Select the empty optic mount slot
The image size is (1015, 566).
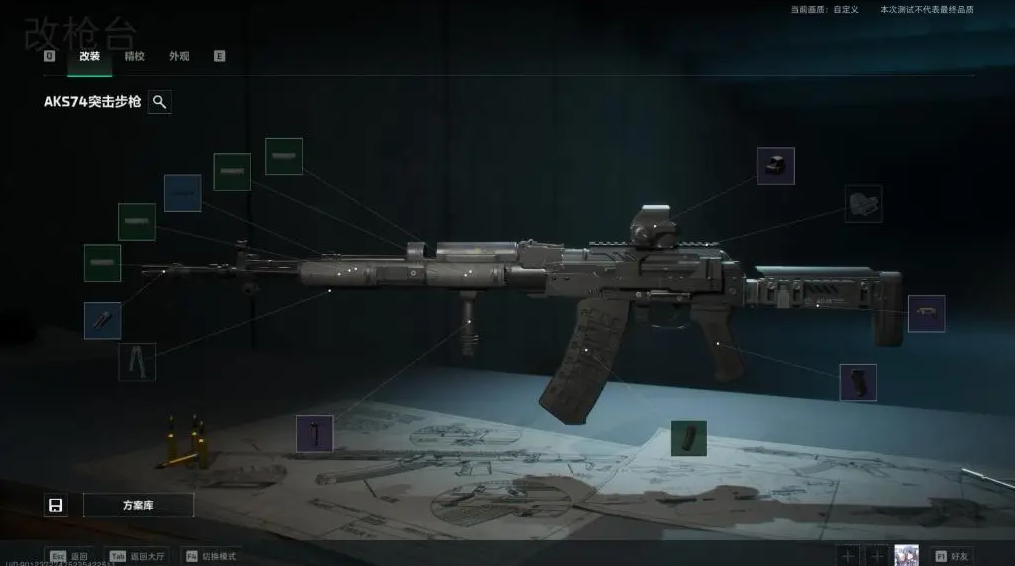[x=863, y=204]
